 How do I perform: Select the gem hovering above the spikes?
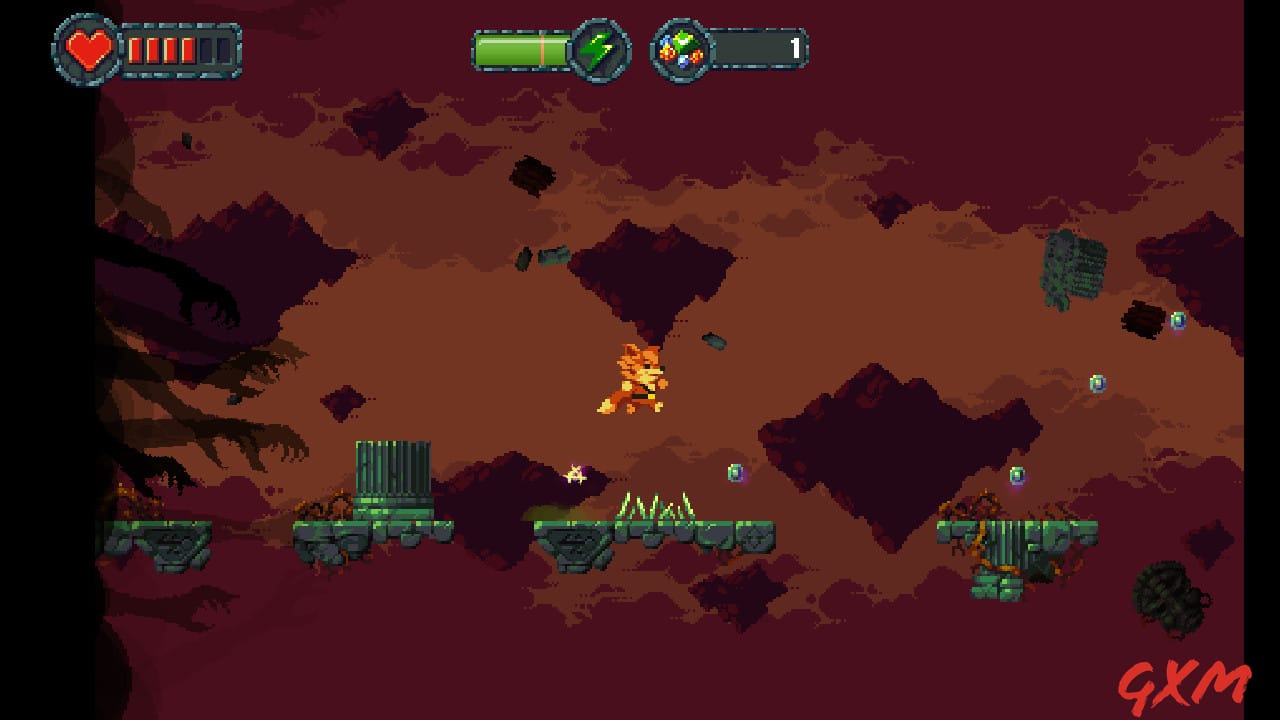[x=737, y=470]
